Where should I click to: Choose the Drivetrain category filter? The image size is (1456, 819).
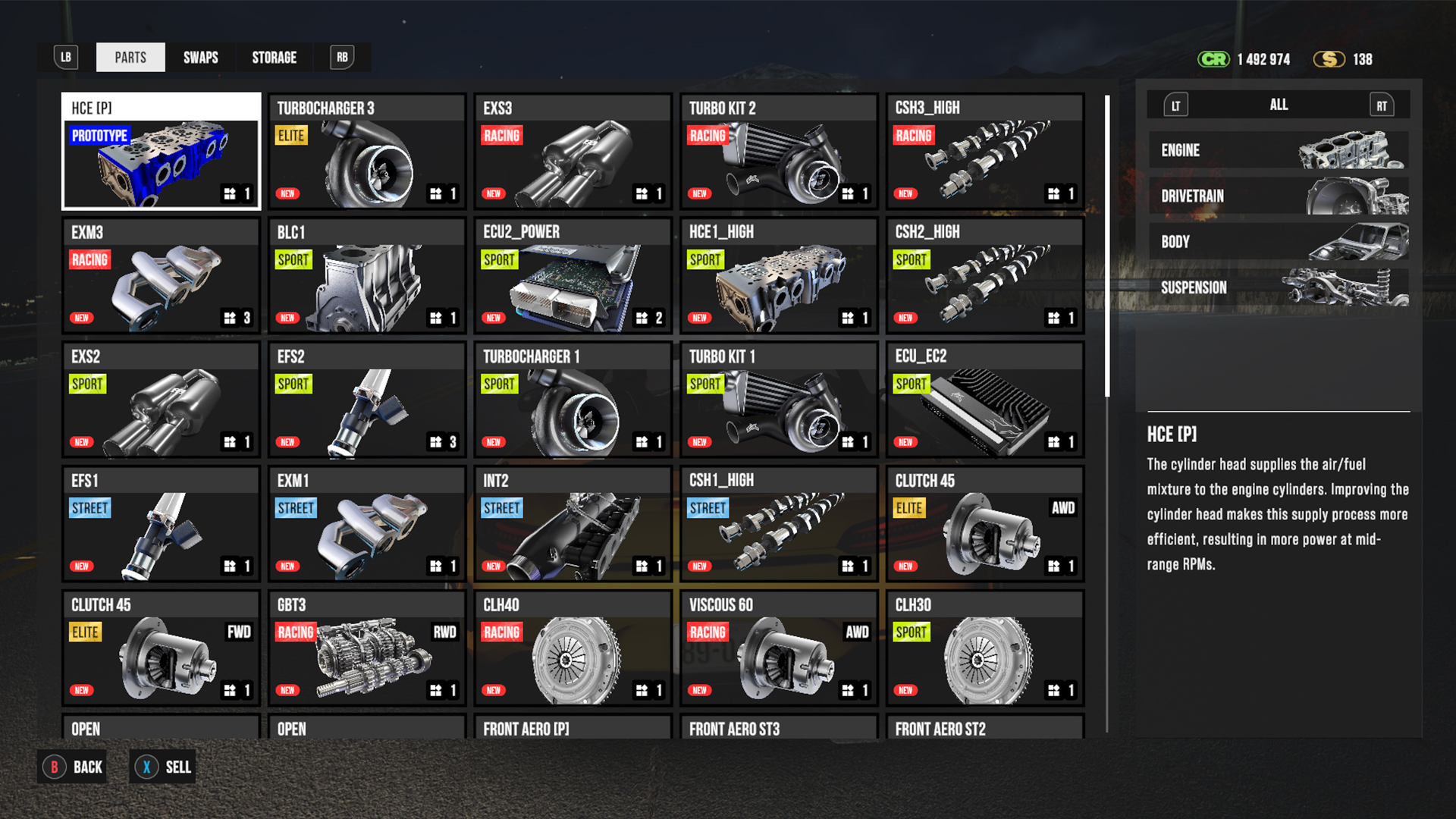(x=1279, y=196)
